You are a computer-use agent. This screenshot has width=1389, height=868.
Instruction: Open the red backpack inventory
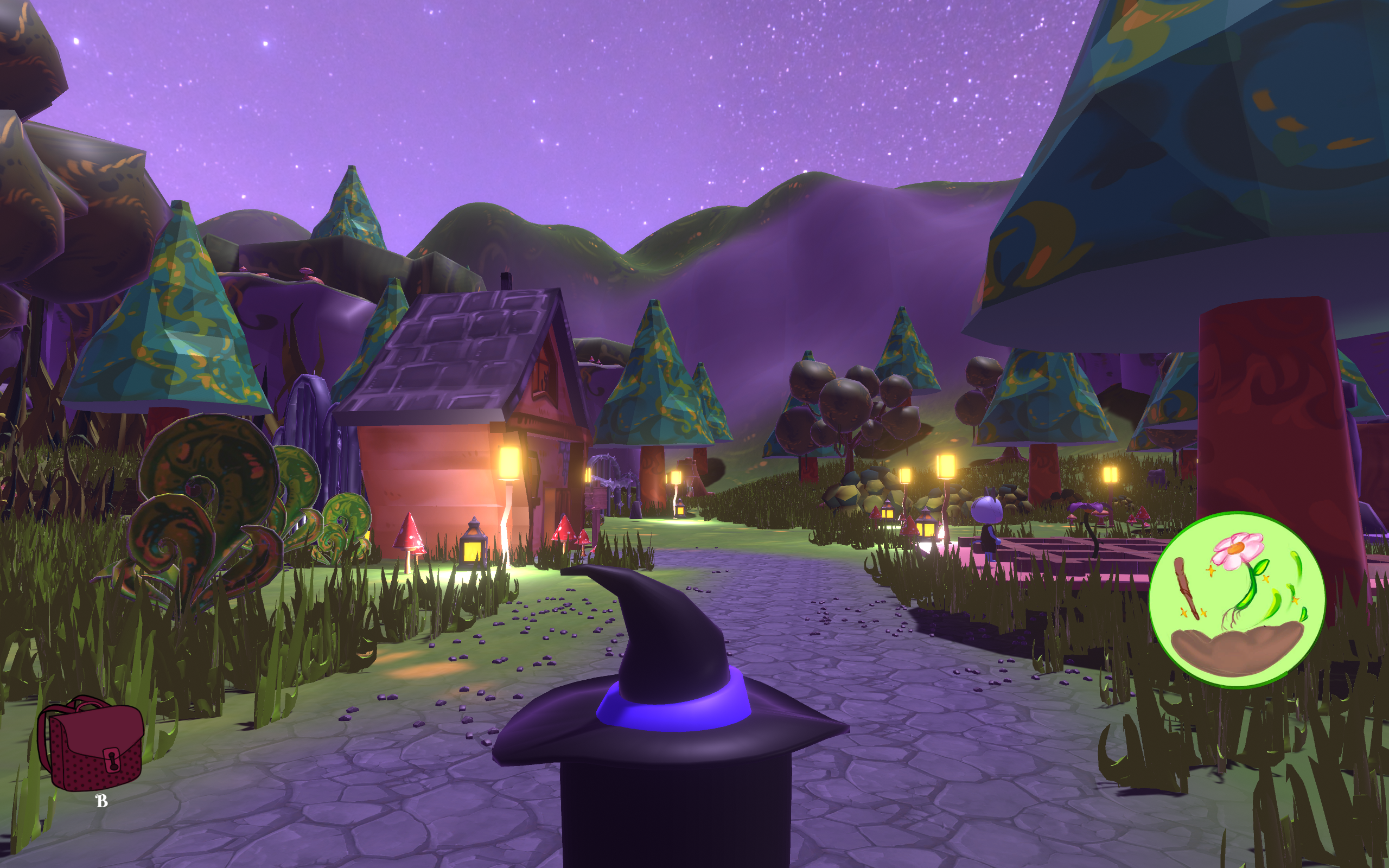[91, 743]
